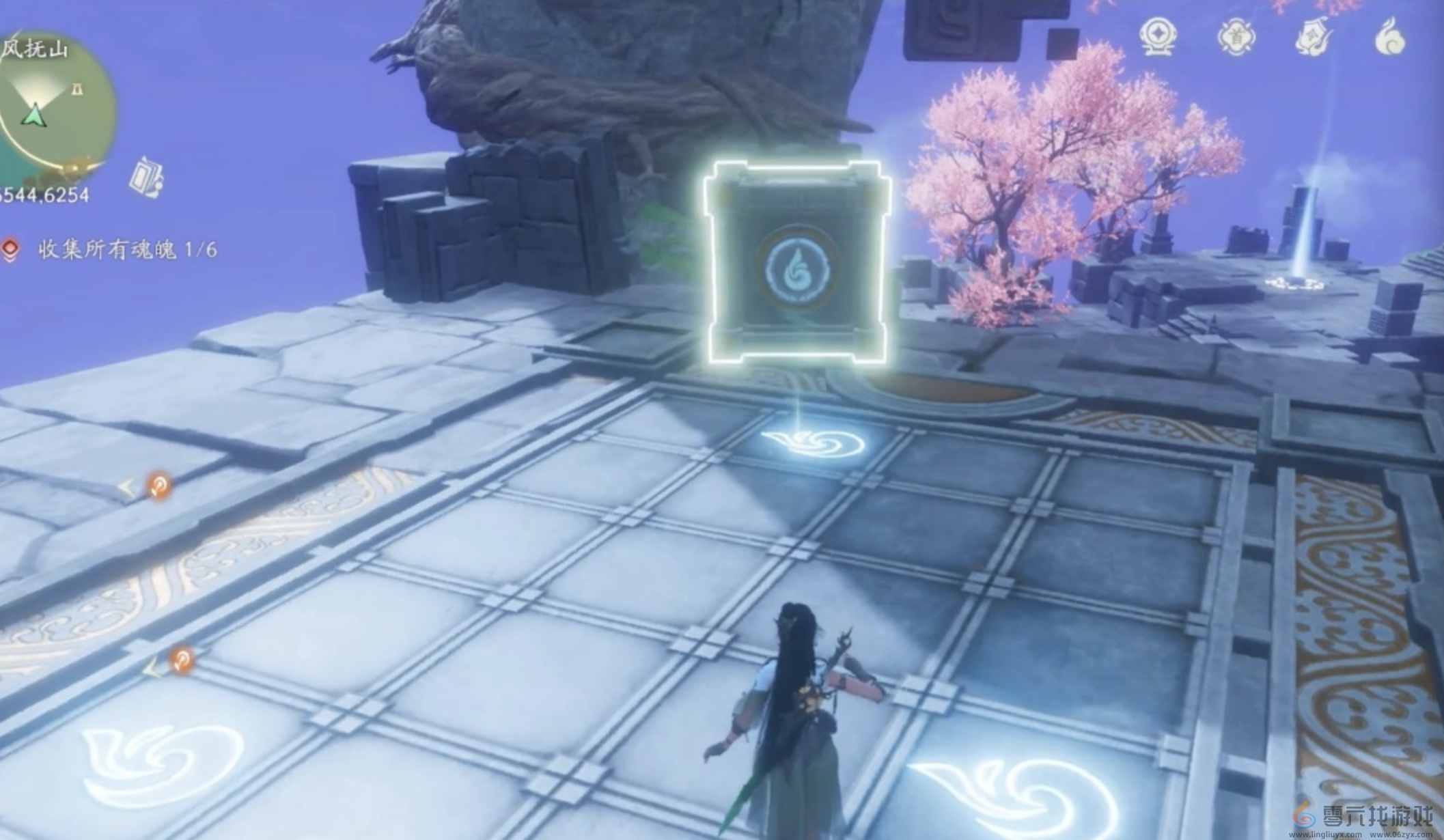Screen dimensions: 1444x840
Task: Click the swirling cloud icon
Action: (x=1392, y=38)
